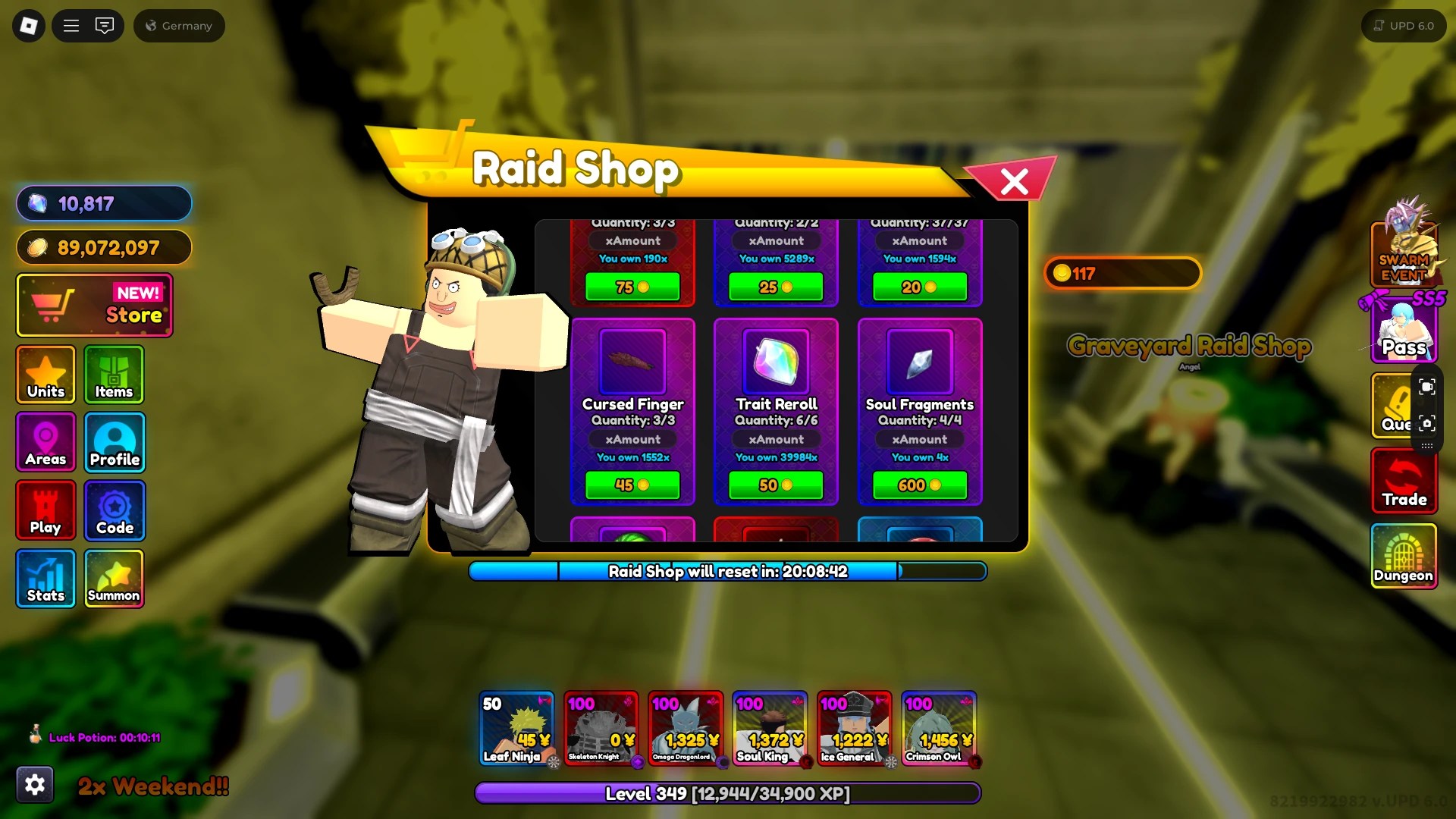Purchase Trait Reroll for 50 coins
The width and height of the screenshot is (1456, 819).
[776, 485]
